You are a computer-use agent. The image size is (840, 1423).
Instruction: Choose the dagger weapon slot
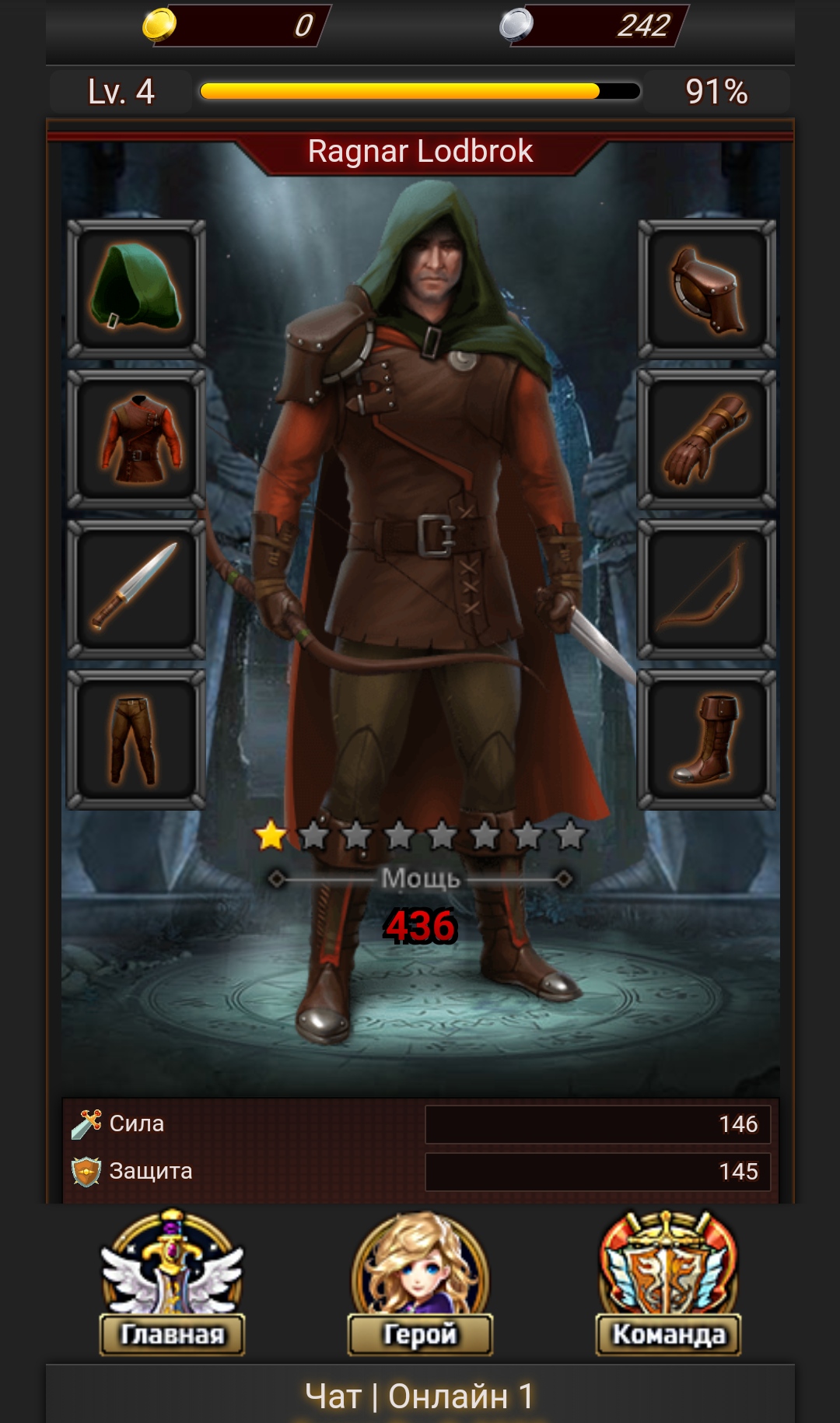pos(136,588)
